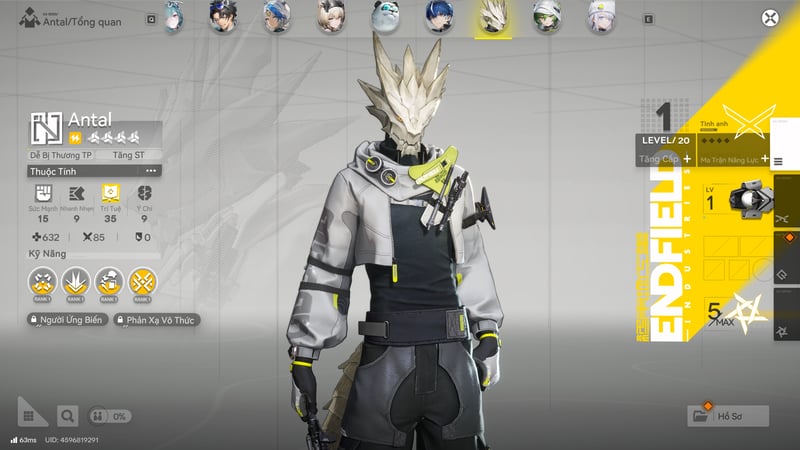Open the Tăng Cấp level-up button

[x=667, y=159]
